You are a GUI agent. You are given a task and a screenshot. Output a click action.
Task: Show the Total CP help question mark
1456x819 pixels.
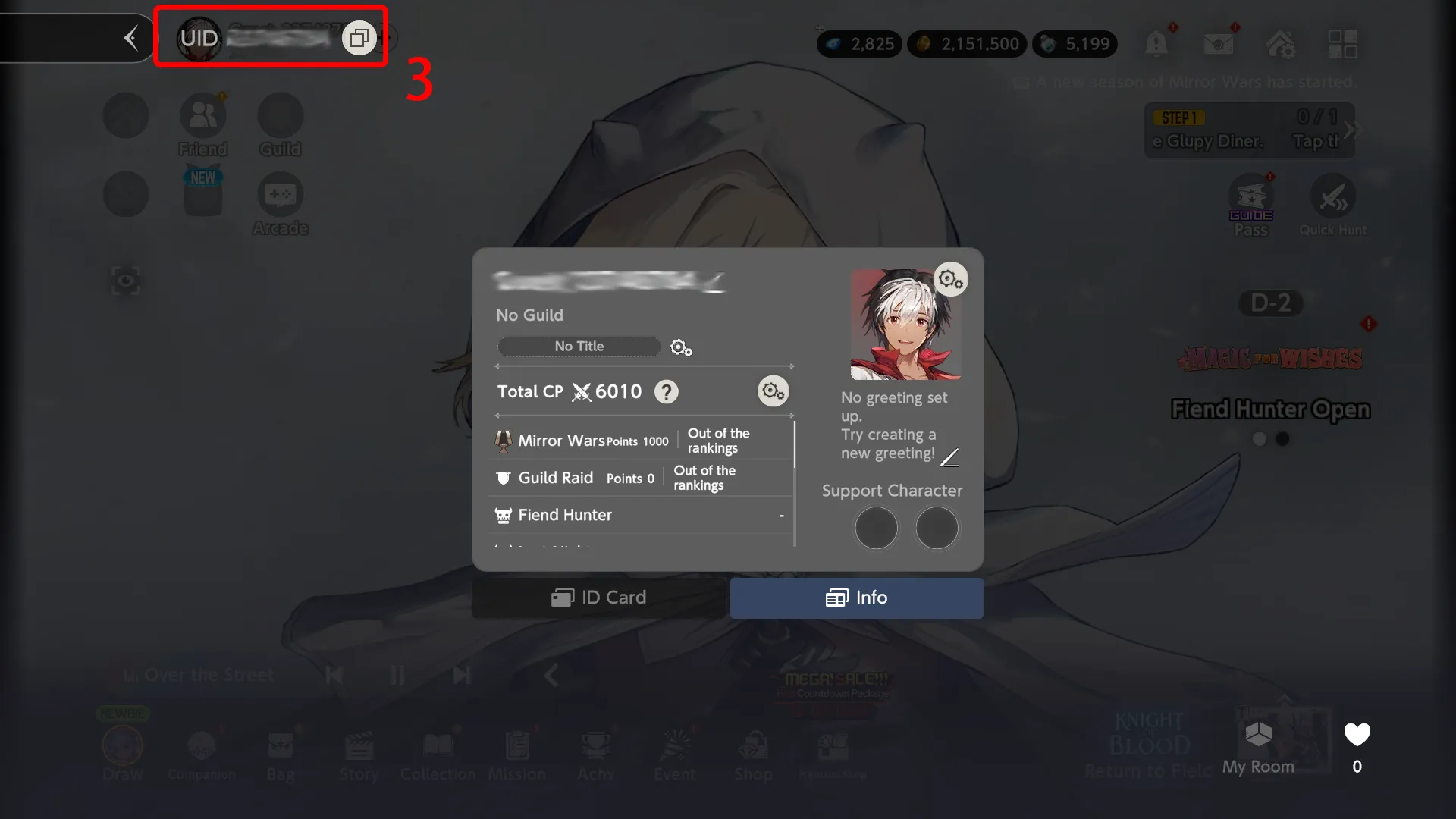(x=666, y=392)
